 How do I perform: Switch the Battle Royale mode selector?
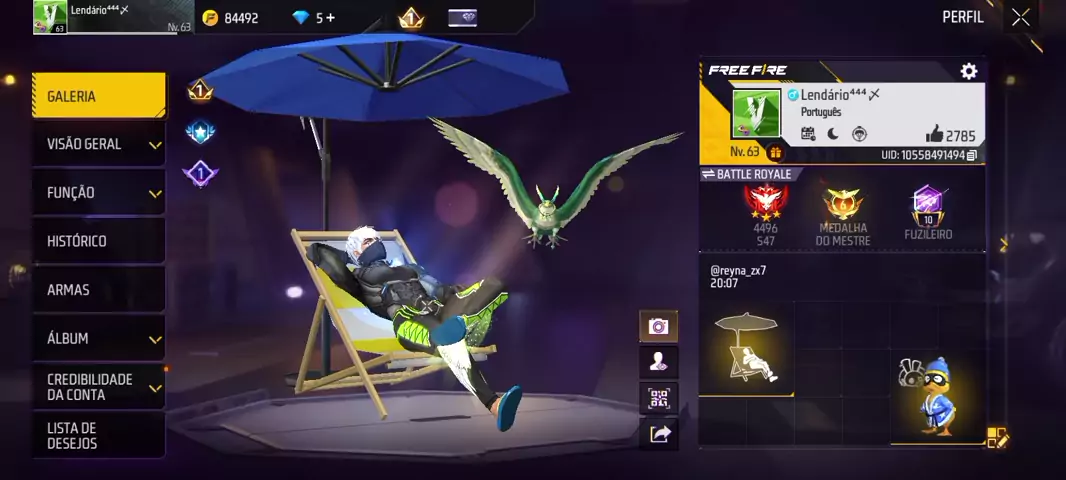pyautogui.click(x=747, y=174)
